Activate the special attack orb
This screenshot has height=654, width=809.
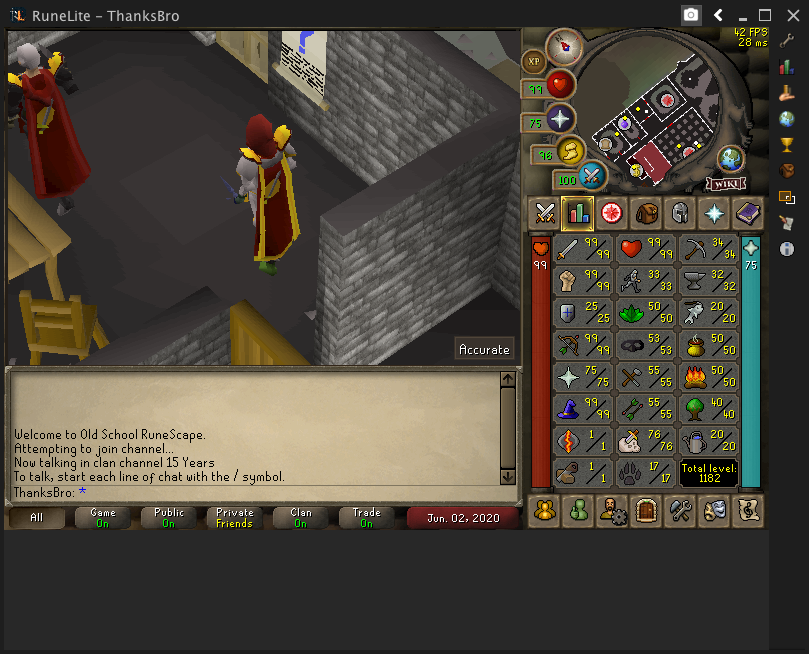coord(593,176)
